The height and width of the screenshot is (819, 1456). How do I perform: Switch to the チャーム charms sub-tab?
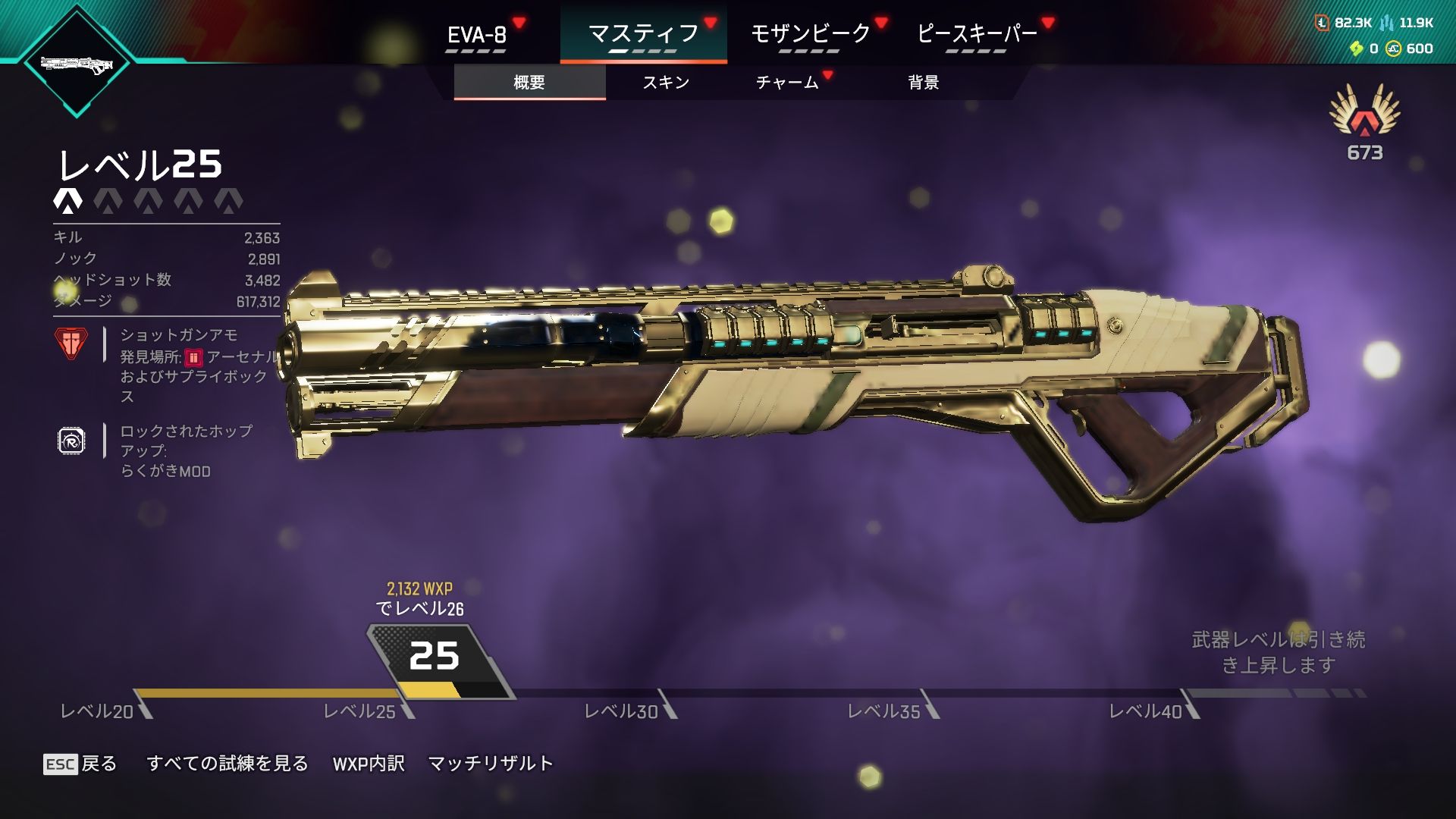pos(787,82)
